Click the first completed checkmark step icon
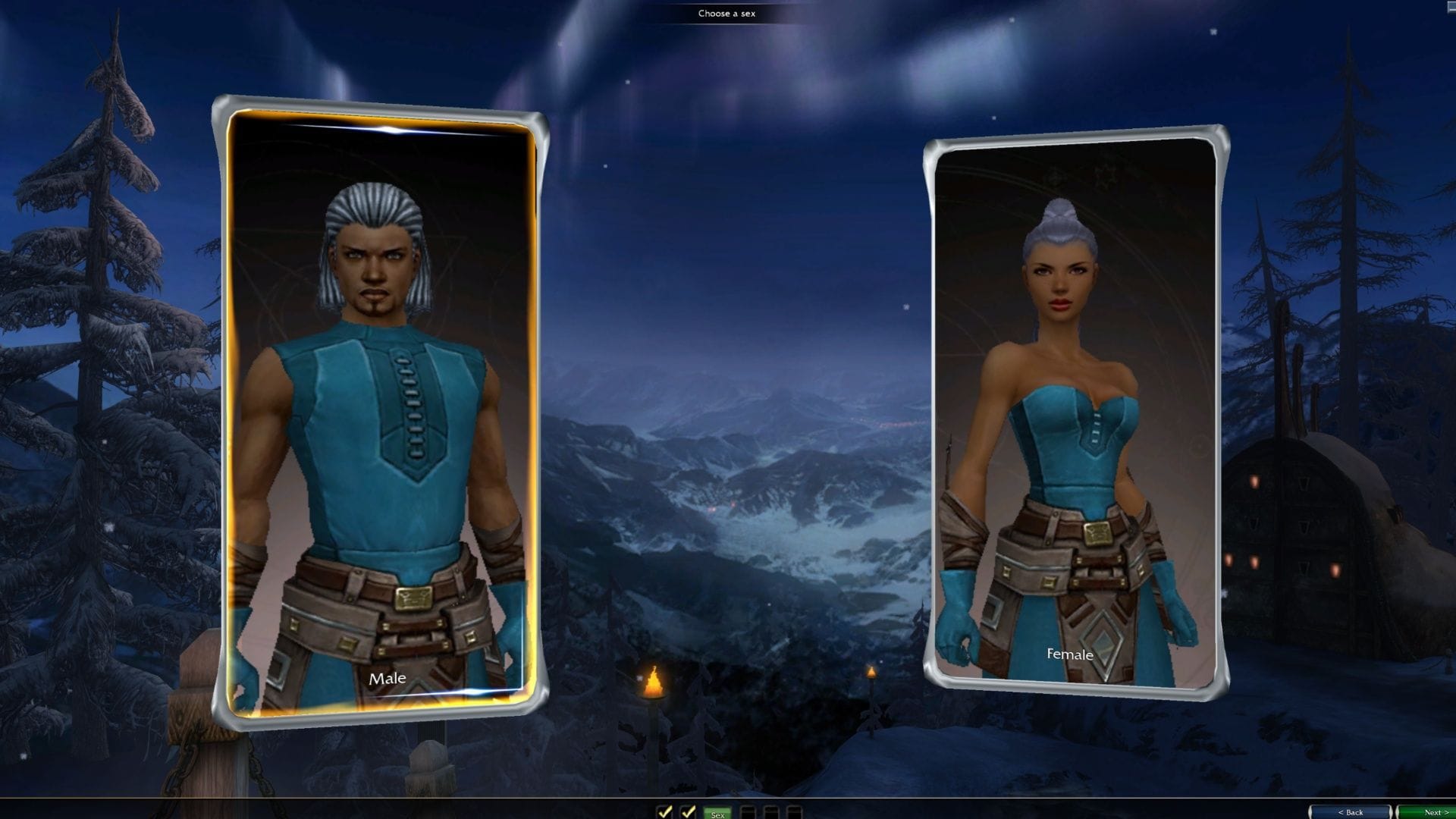The width and height of the screenshot is (1456, 819). 665,811
